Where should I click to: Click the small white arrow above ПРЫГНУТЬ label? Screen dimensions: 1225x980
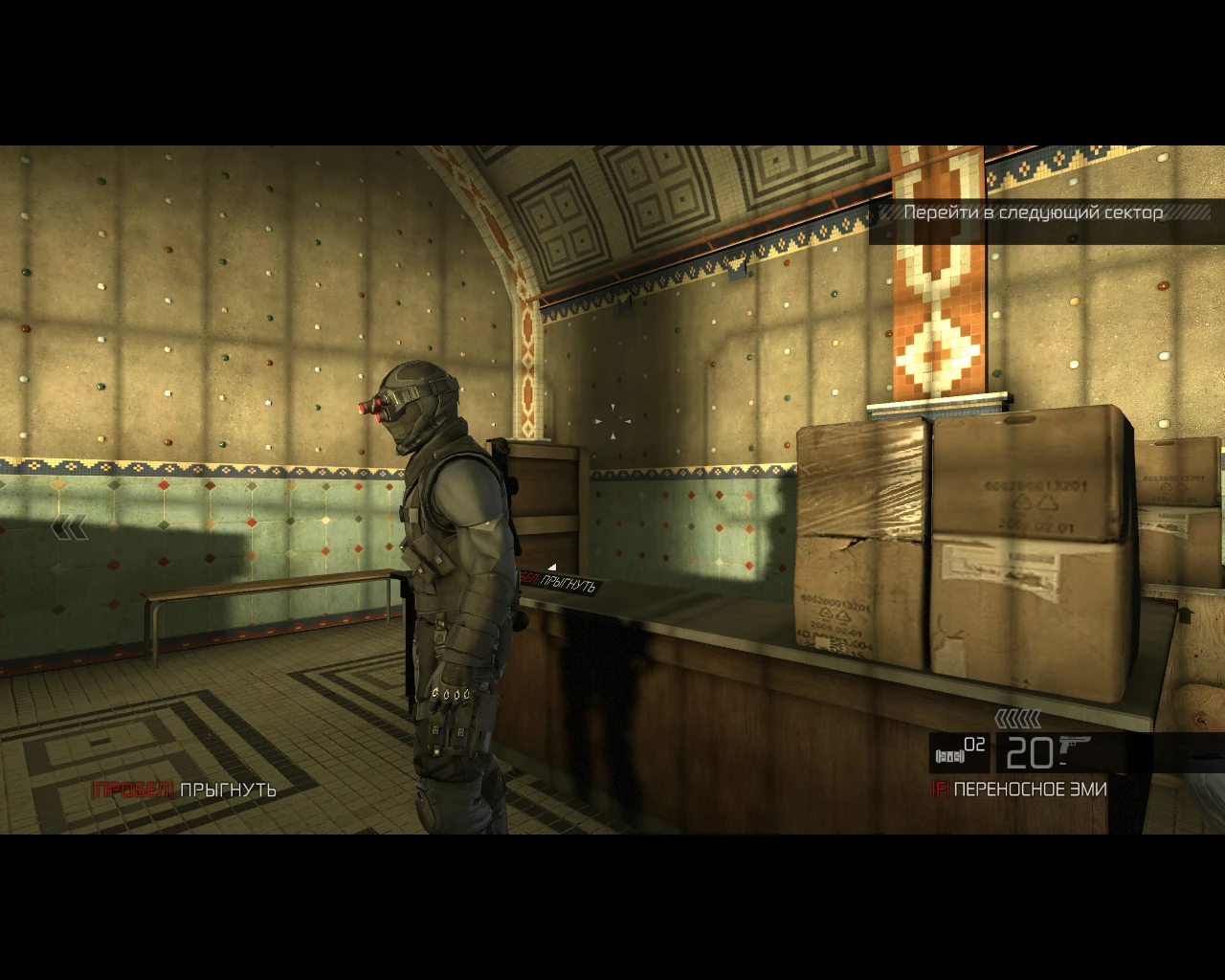pyautogui.click(x=551, y=568)
